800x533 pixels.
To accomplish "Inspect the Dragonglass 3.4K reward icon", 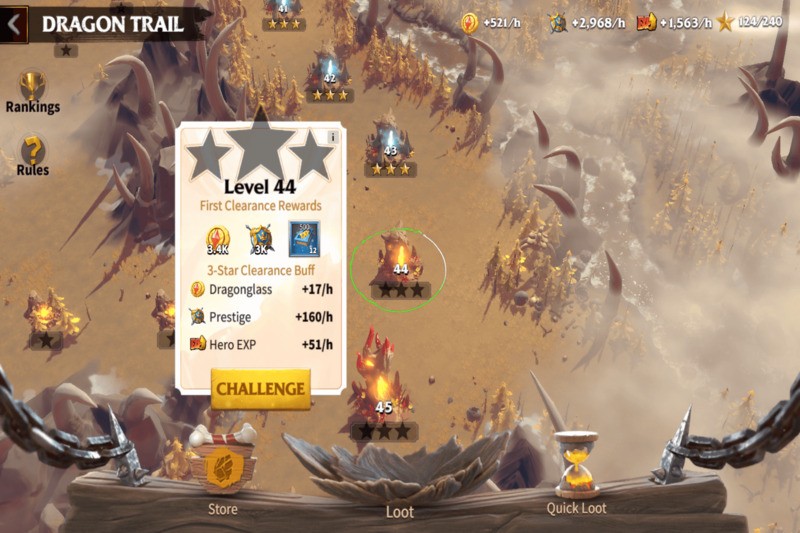I will pos(219,240).
